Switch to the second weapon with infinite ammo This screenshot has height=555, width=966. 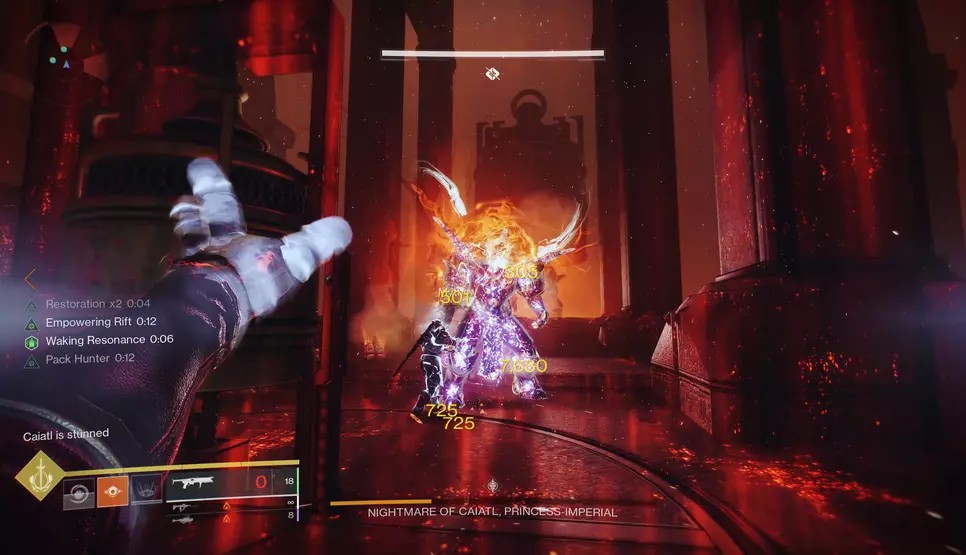click(184, 506)
